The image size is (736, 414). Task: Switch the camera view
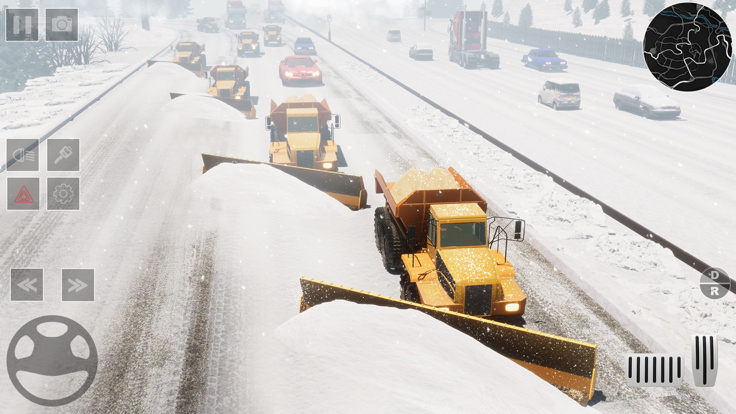pos(62,24)
